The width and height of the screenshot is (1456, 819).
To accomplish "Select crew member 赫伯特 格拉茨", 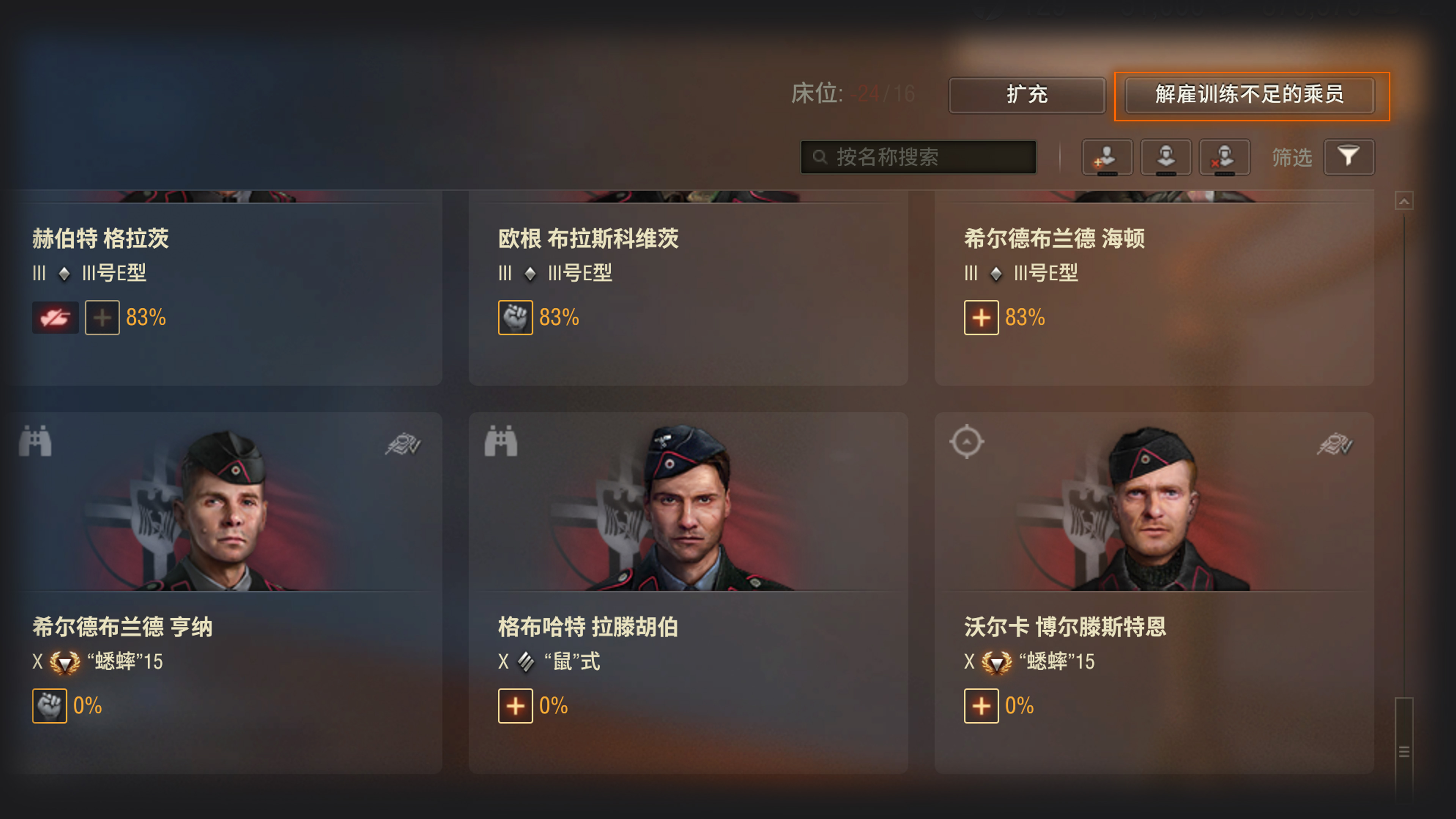I will coord(101,239).
